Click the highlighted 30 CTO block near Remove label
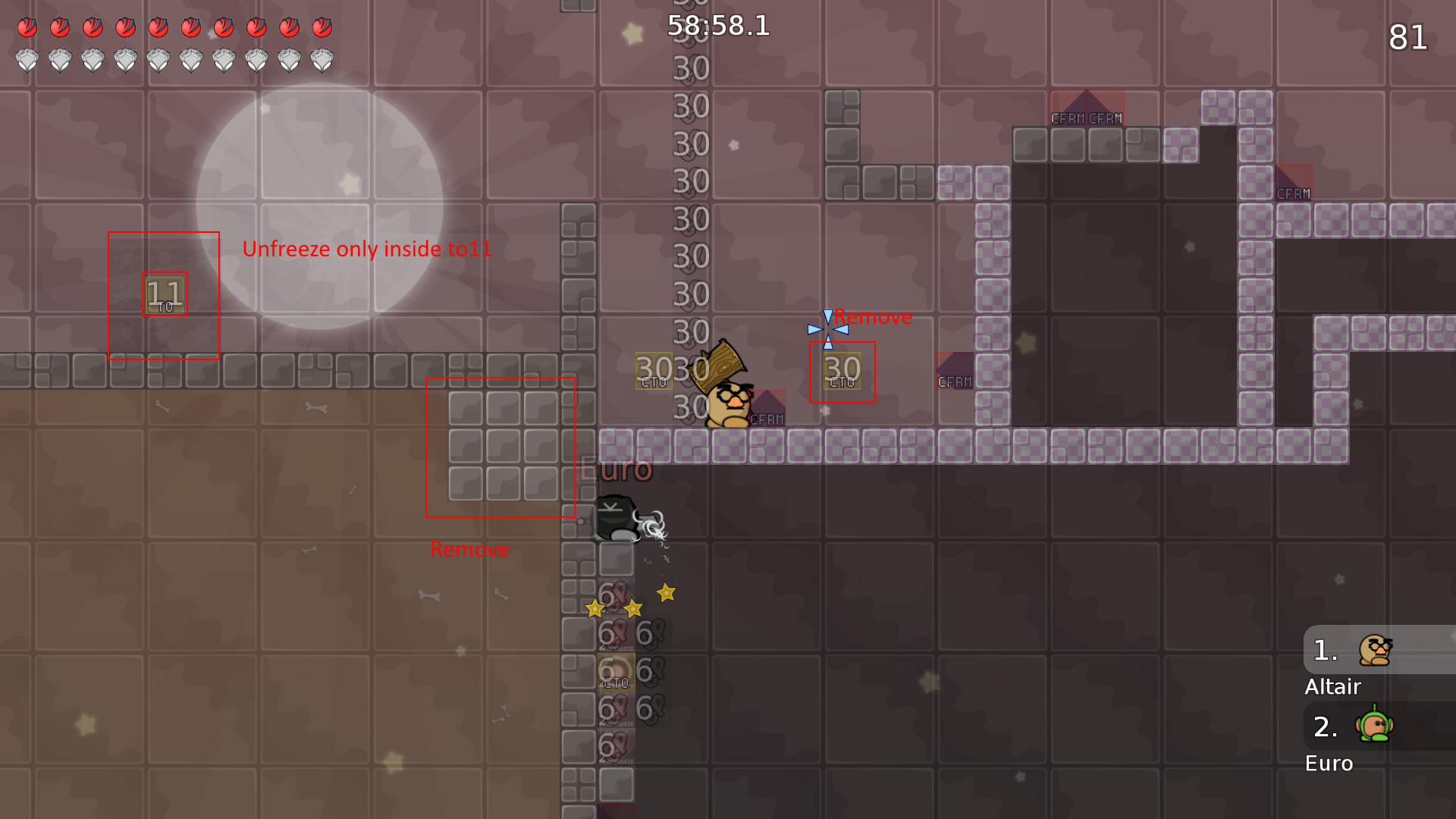 841,371
